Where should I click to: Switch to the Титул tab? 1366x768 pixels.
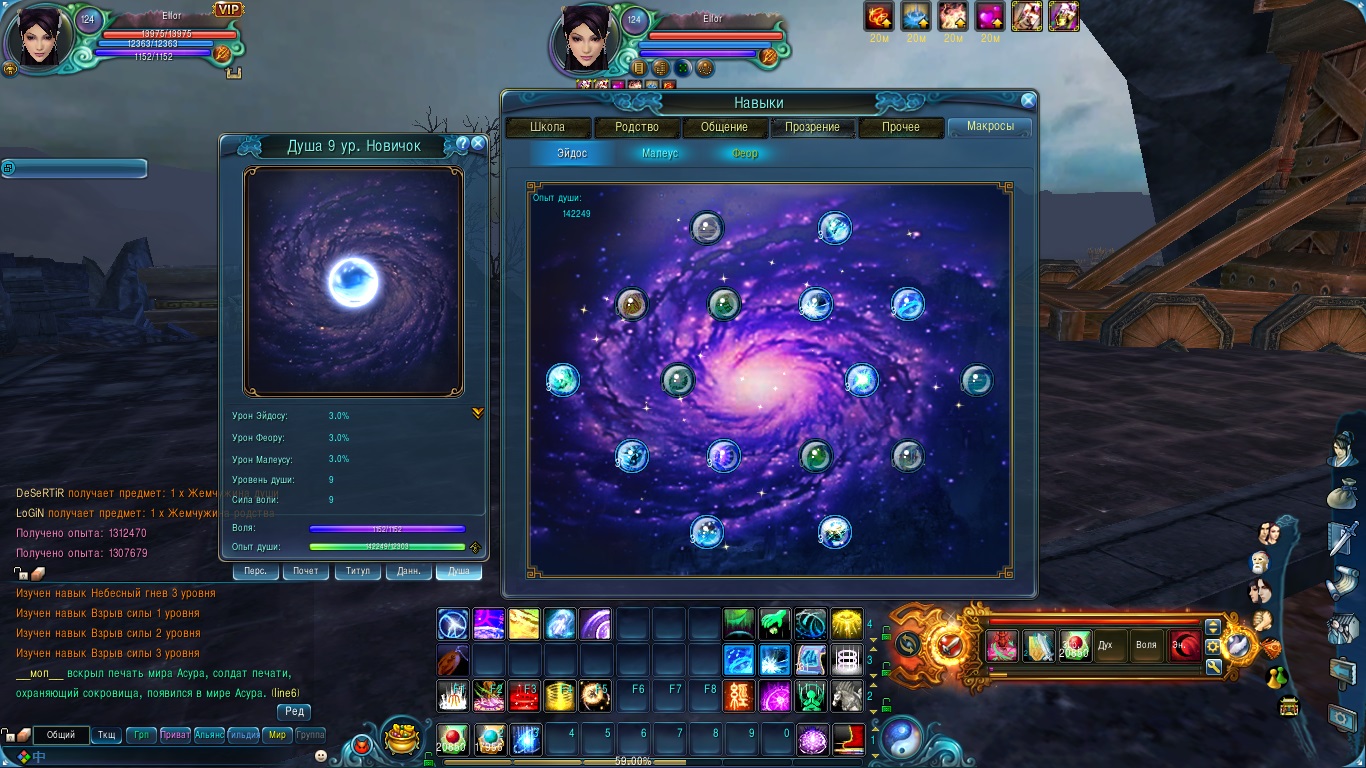[358, 571]
